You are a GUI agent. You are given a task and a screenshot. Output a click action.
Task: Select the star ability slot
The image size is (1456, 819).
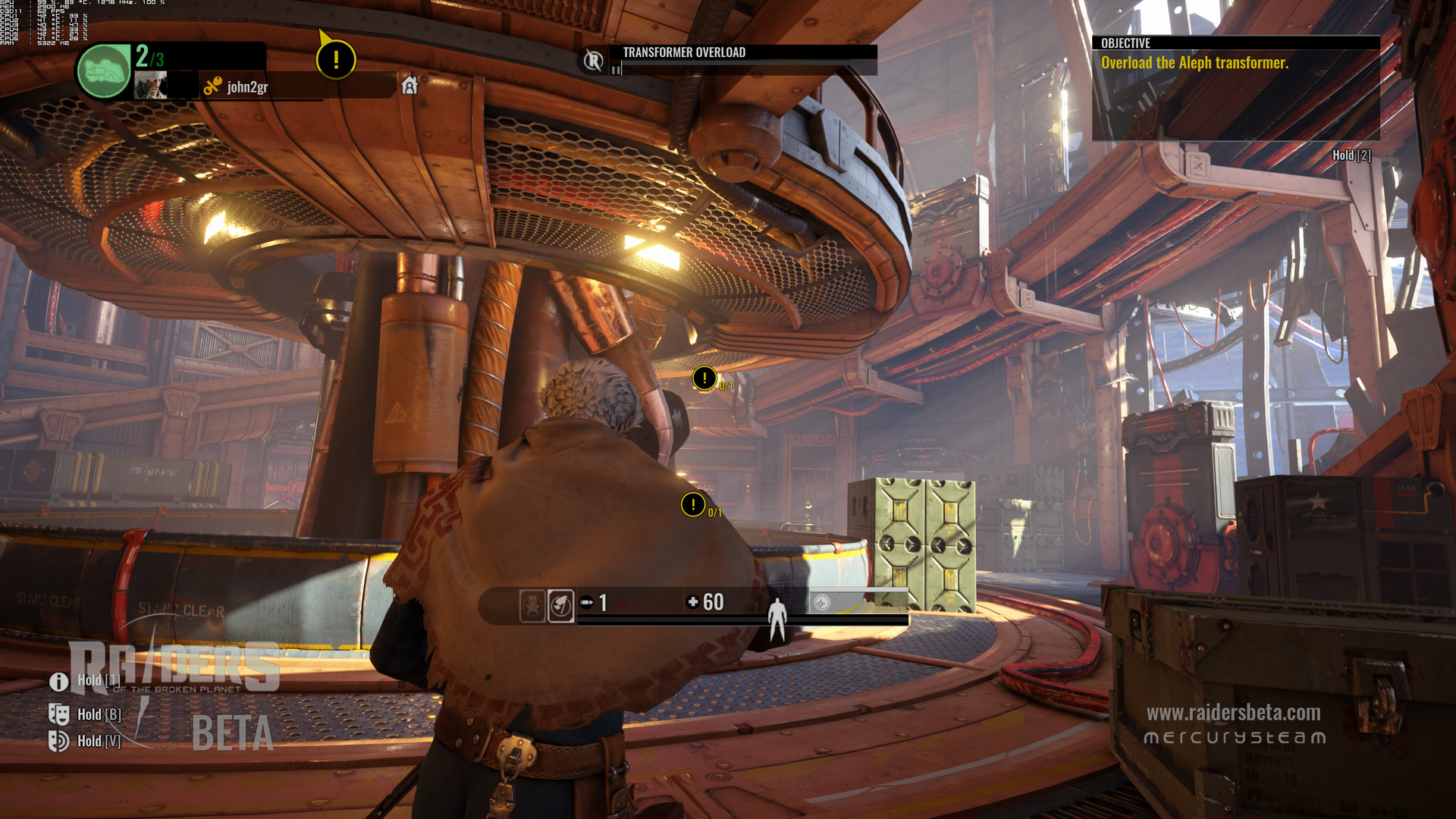tap(532, 605)
